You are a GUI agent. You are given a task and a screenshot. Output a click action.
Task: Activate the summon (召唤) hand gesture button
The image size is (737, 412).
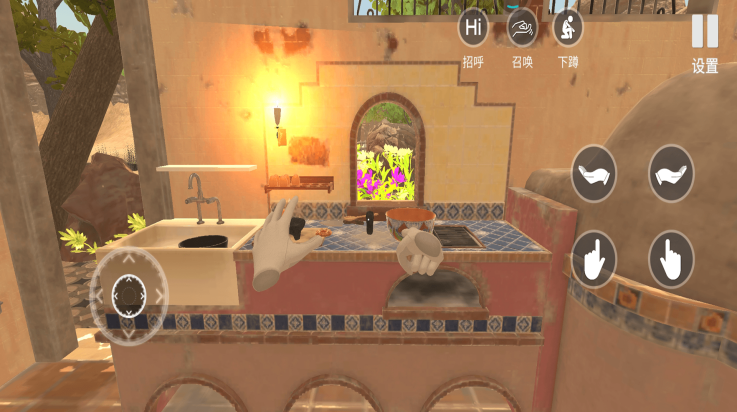[522, 28]
